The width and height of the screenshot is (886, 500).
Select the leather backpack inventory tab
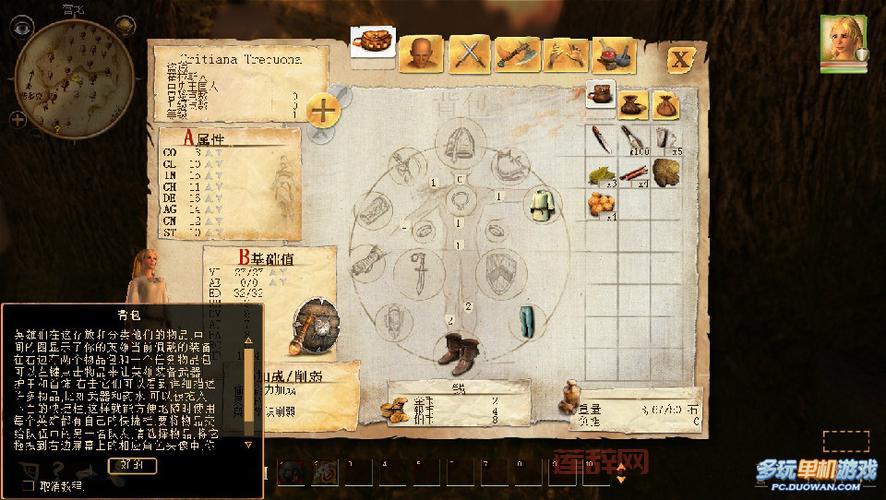coord(600,97)
